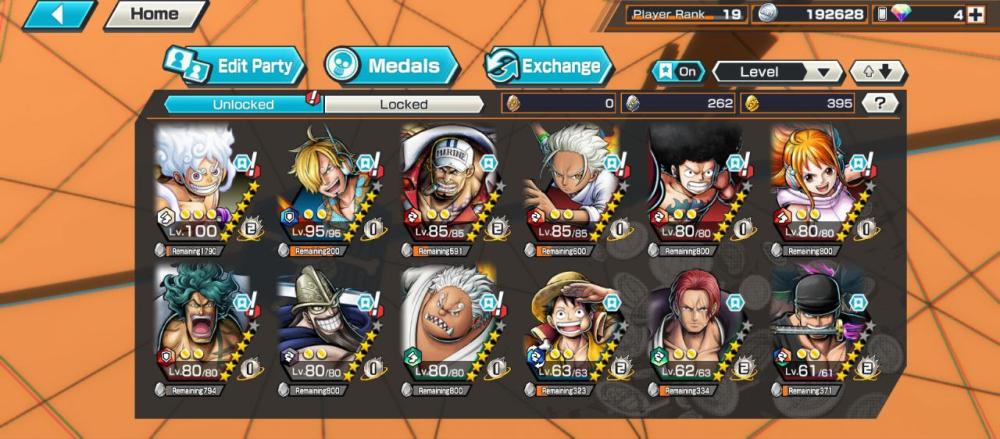
Task: Switch to the Locked characters tab
Action: 404,103
